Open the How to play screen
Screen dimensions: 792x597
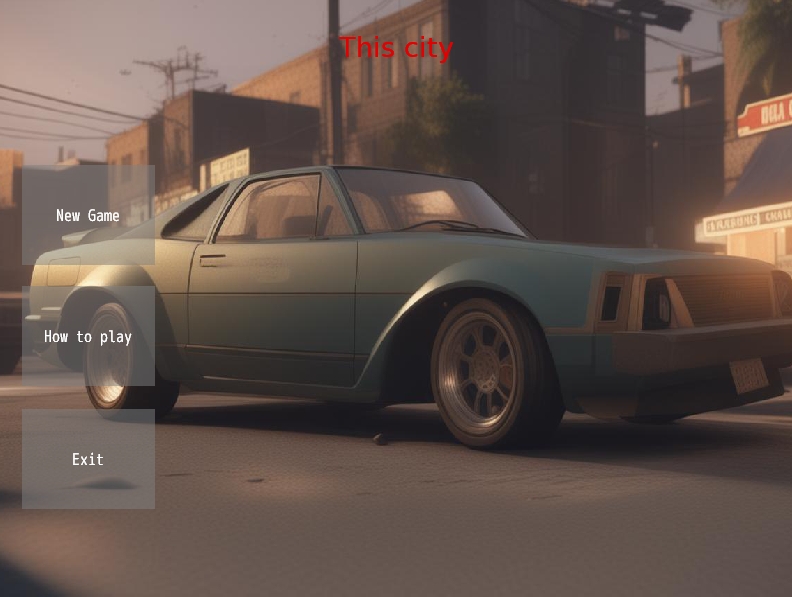point(88,337)
